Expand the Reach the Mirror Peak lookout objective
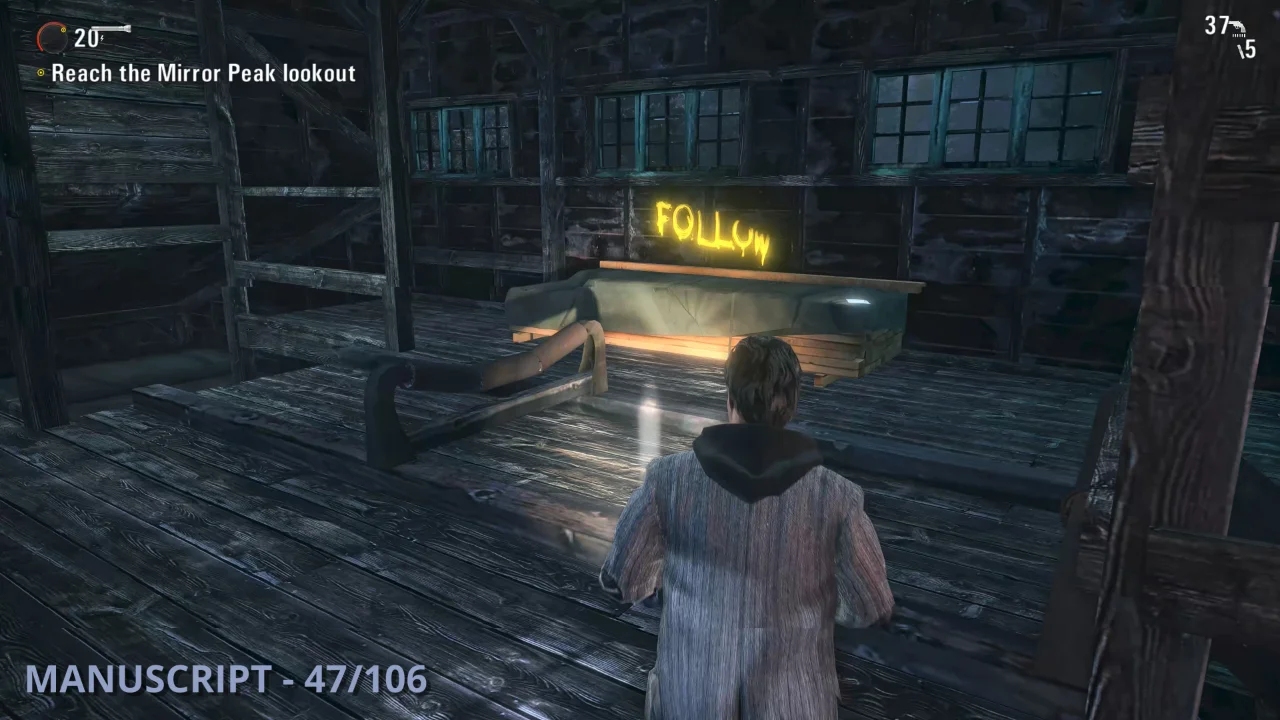1280x720 pixels. [206, 73]
